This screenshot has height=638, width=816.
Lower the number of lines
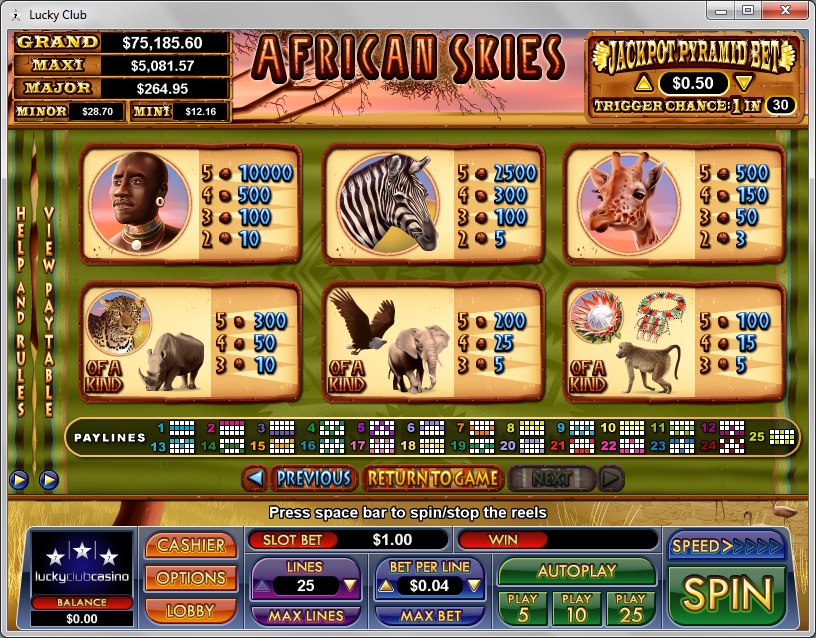[350, 586]
